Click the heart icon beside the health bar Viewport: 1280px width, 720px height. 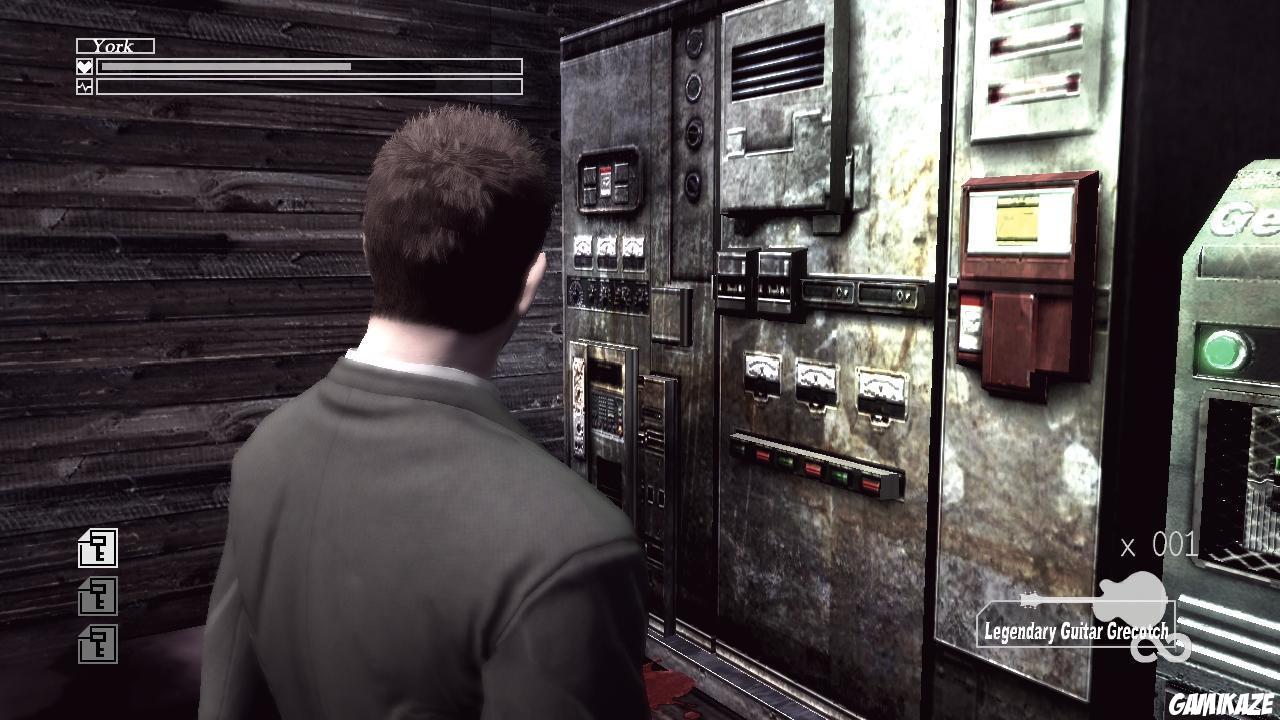(85, 67)
